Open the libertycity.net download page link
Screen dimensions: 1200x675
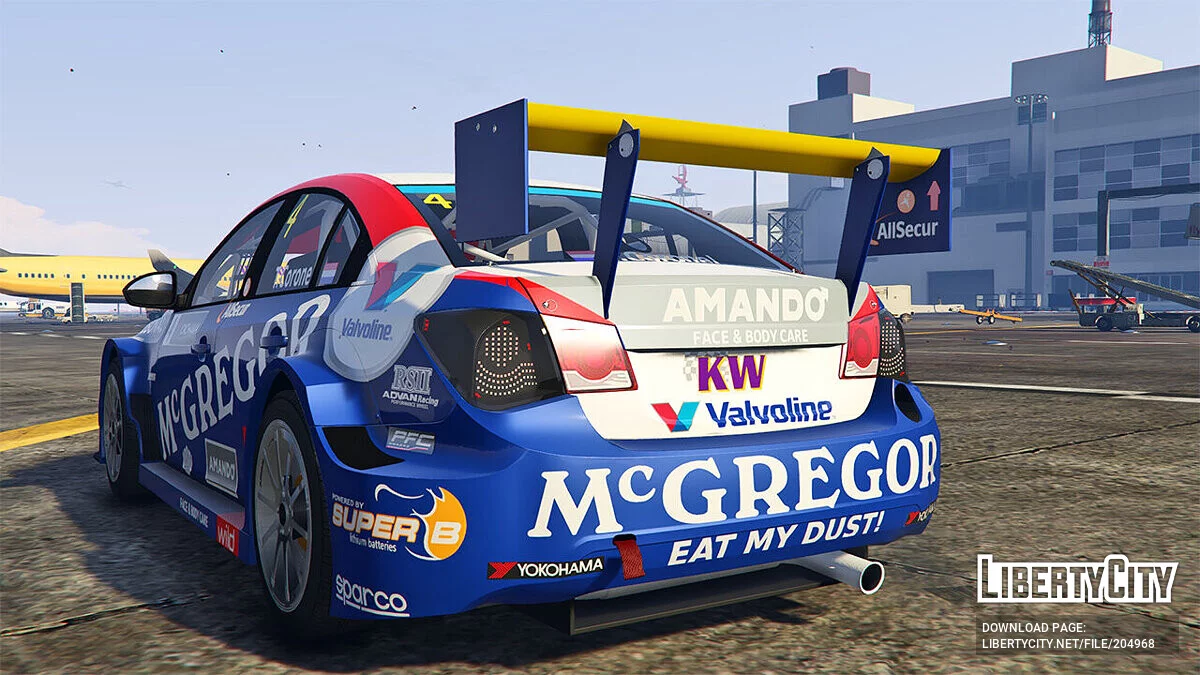tap(1068, 643)
